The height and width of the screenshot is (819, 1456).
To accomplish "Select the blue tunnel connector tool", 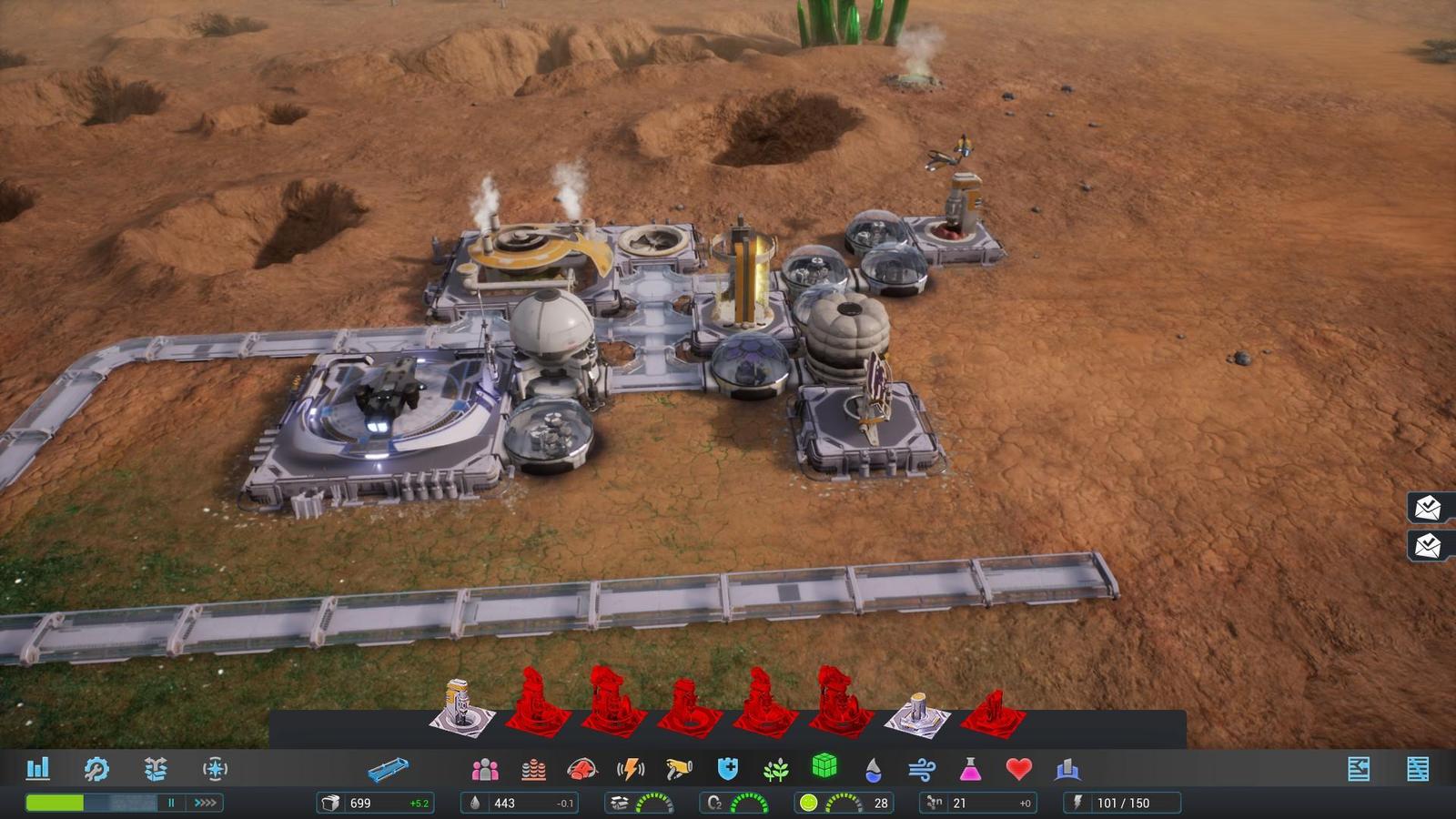I will click(x=389, y=771).
